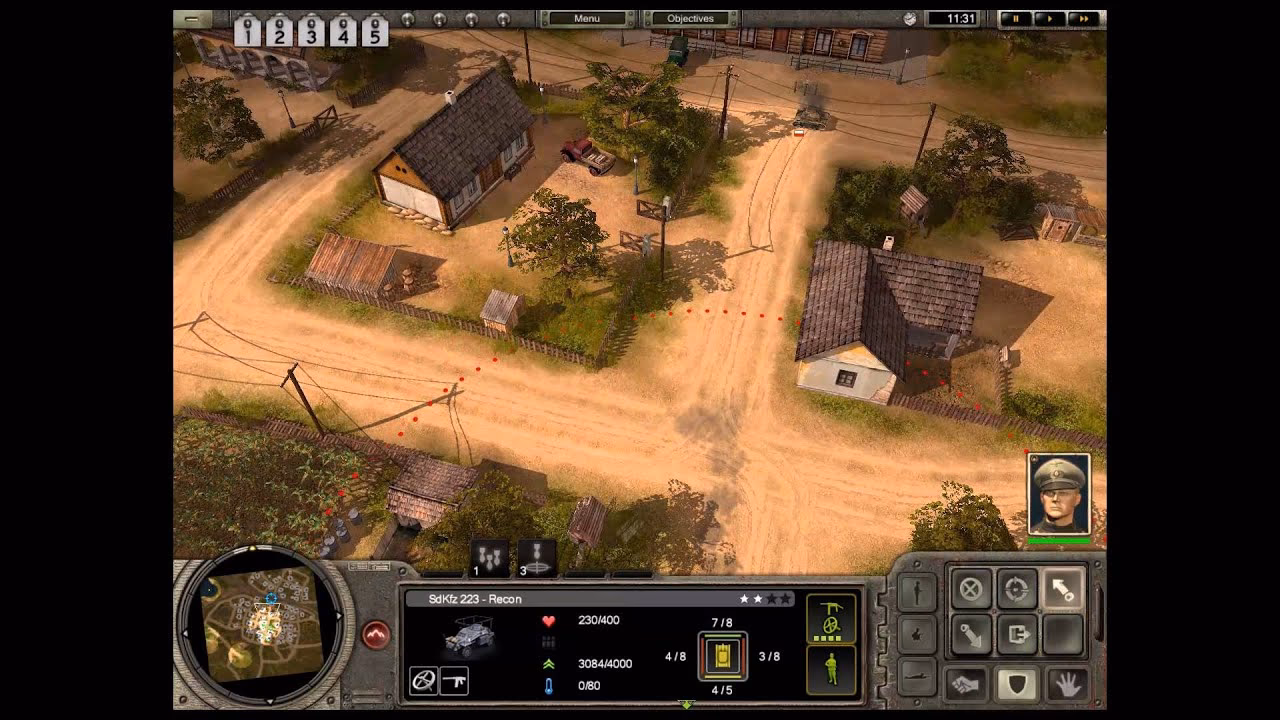Enable the shield defensive stance
The height and width of the screenshot is (720, 1280).
[x=1018, y=683]
